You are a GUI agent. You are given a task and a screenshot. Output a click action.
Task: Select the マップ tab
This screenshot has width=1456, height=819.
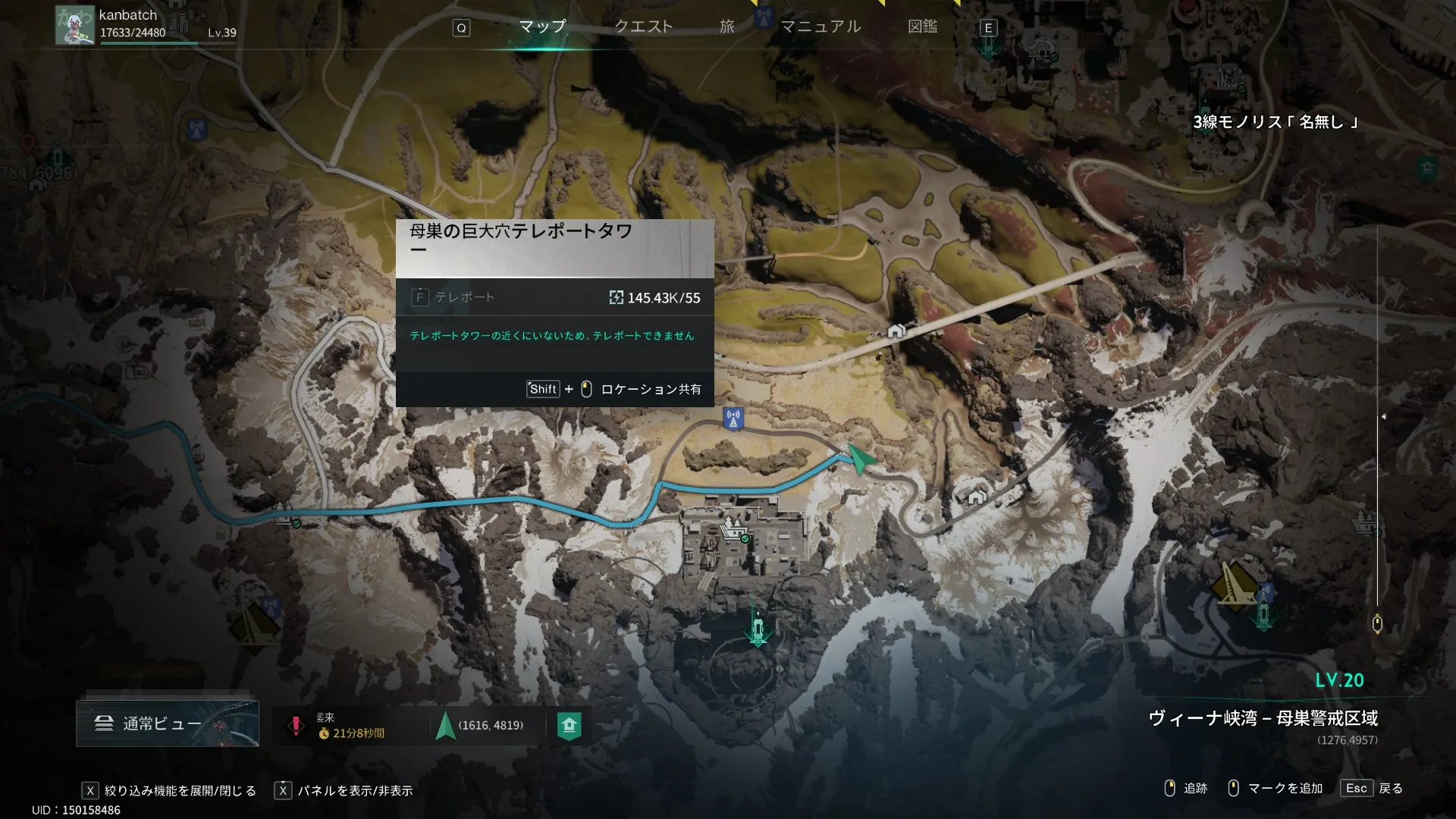click(542, 27)
